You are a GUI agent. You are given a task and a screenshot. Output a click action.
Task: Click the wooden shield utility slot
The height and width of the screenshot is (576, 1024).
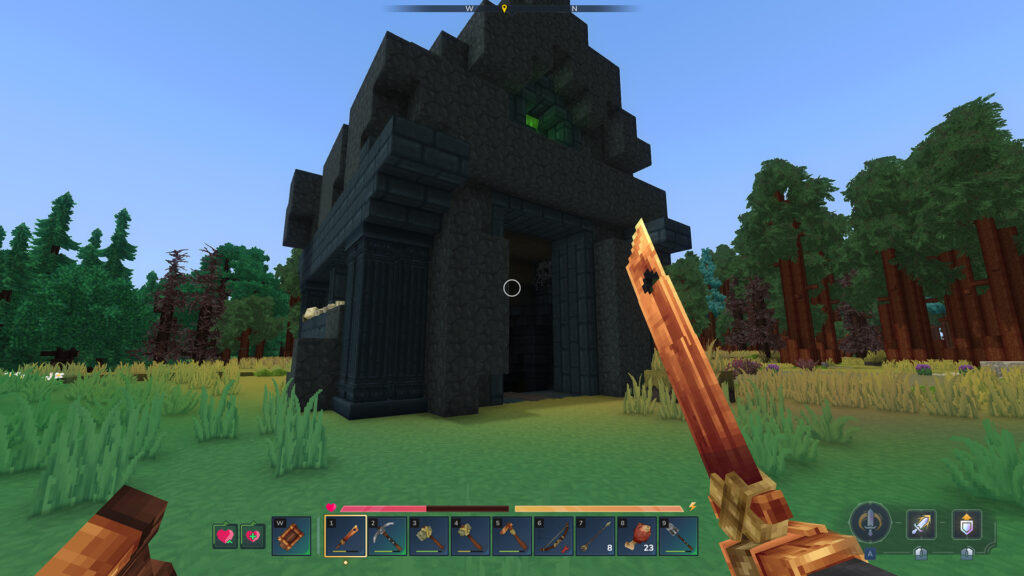291,536
